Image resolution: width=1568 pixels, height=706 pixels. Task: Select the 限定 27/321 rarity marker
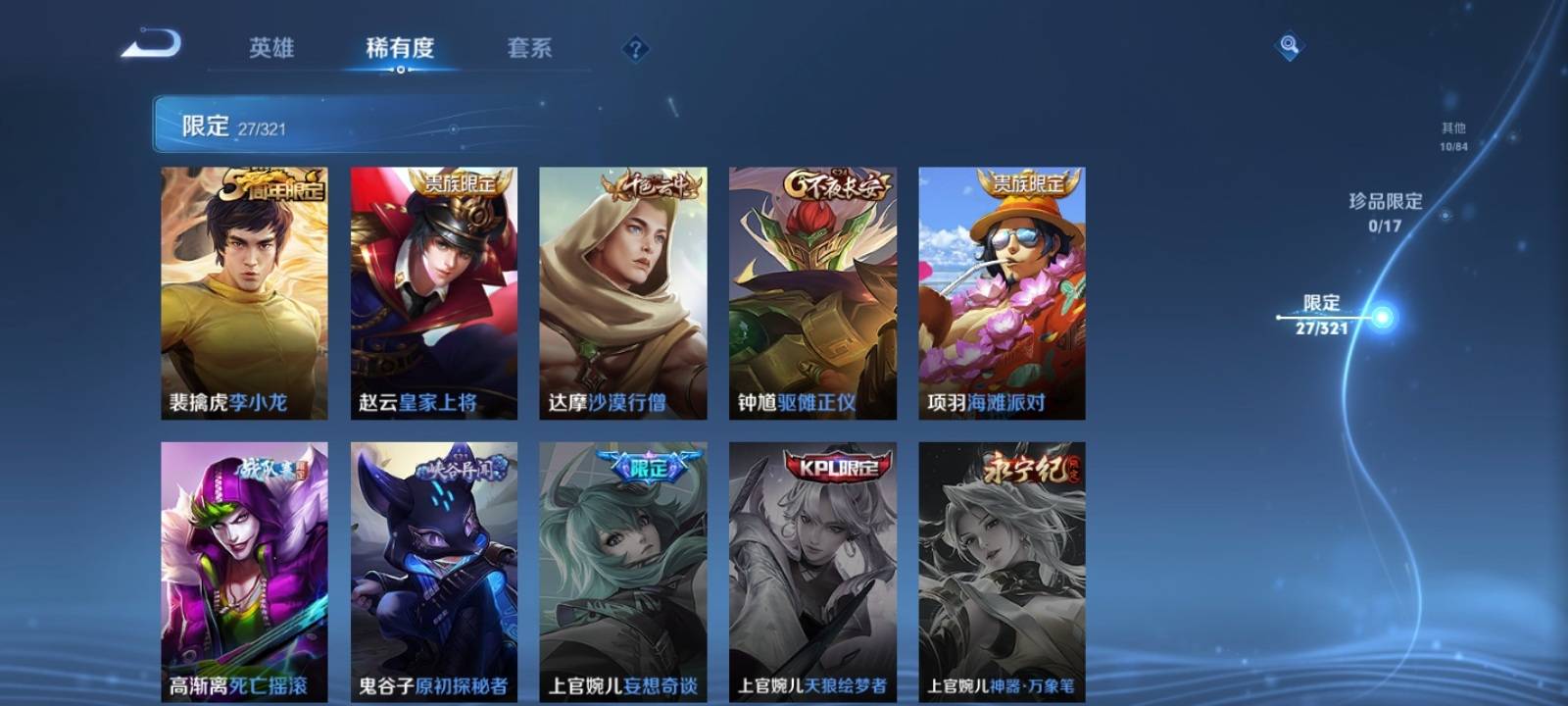(1323, 316)
